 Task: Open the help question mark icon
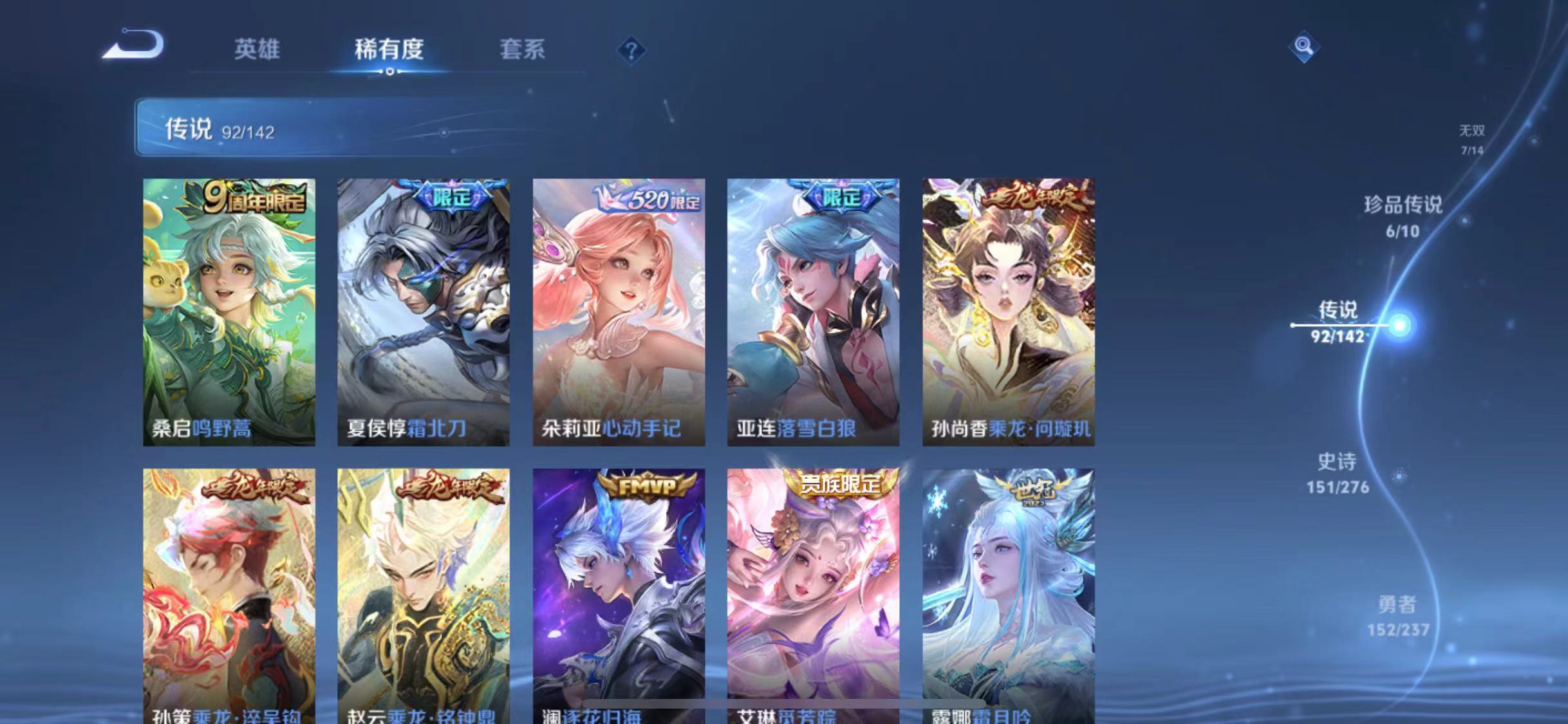[x=633, y=50]
